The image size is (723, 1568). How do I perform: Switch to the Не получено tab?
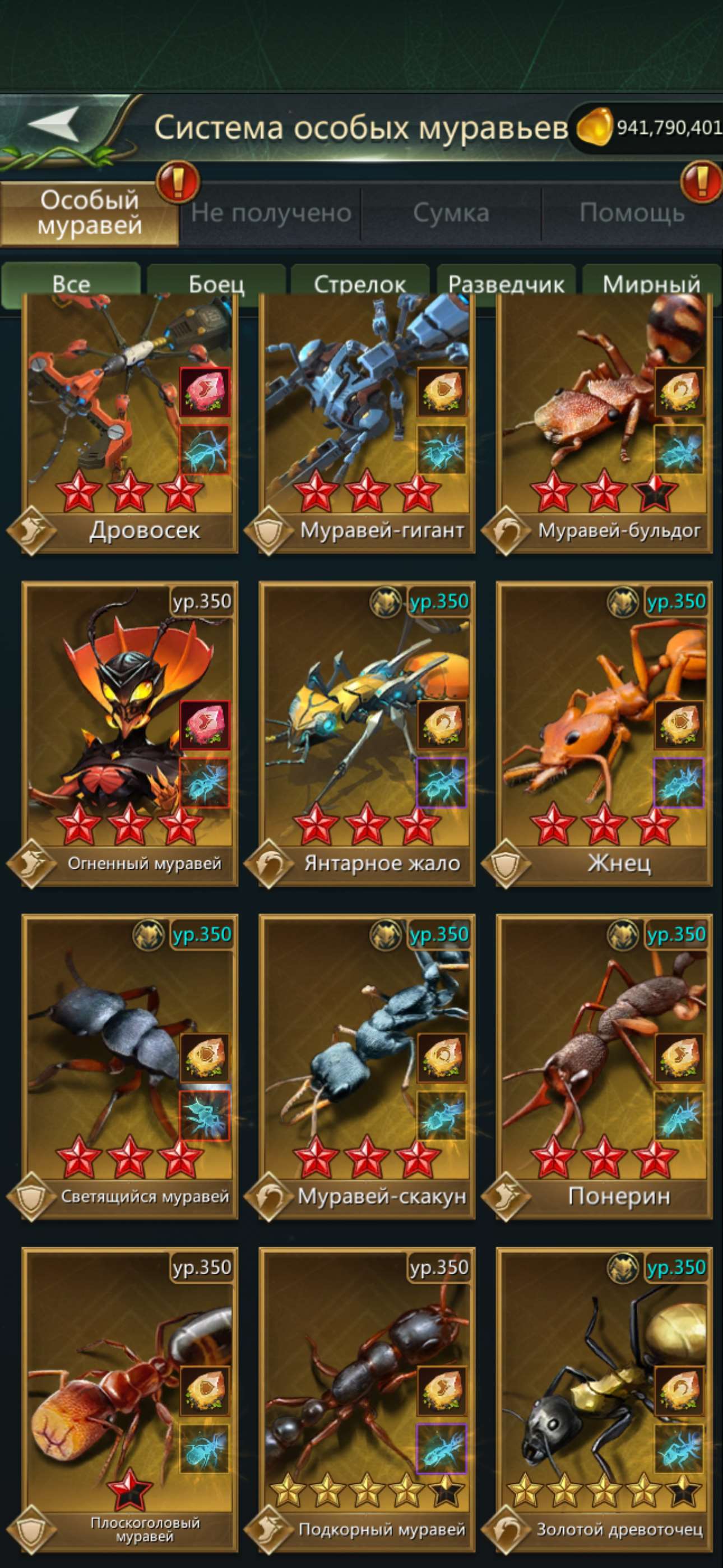pos(270,212)
